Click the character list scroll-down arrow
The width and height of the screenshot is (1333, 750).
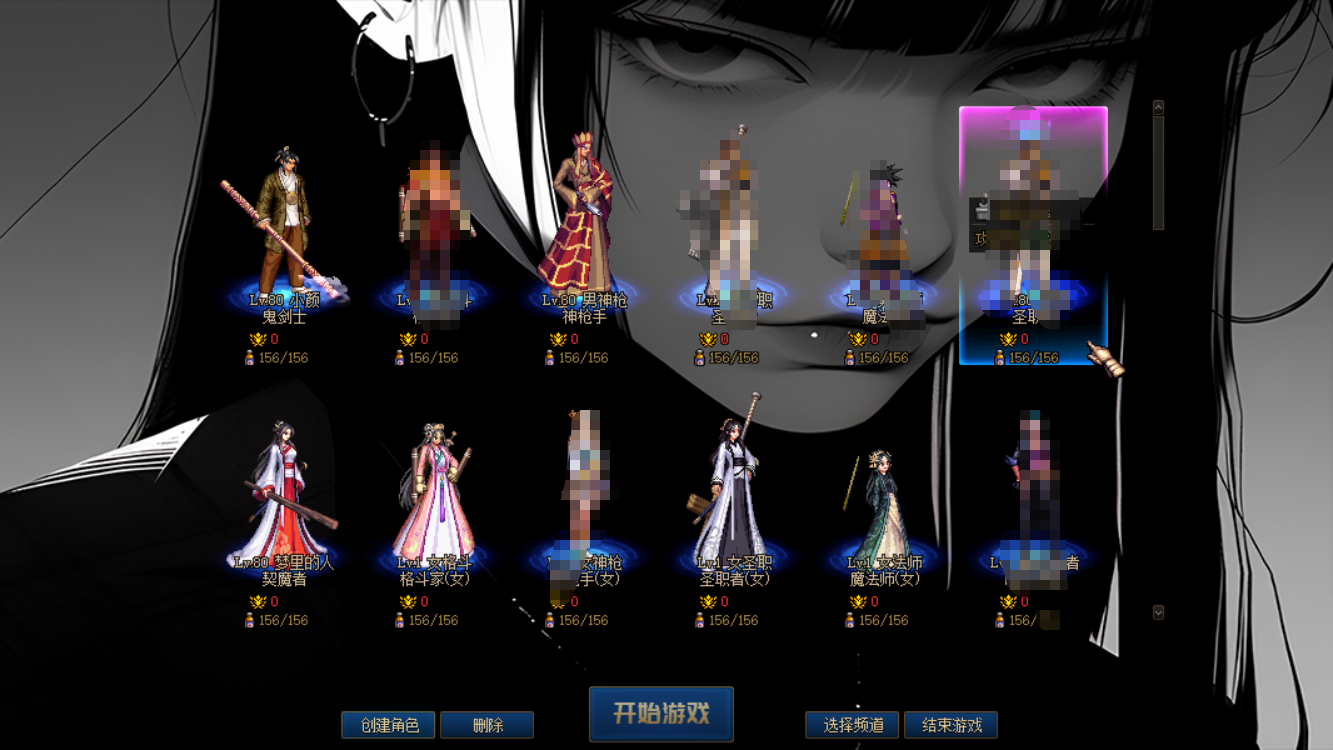(1158, 612)
